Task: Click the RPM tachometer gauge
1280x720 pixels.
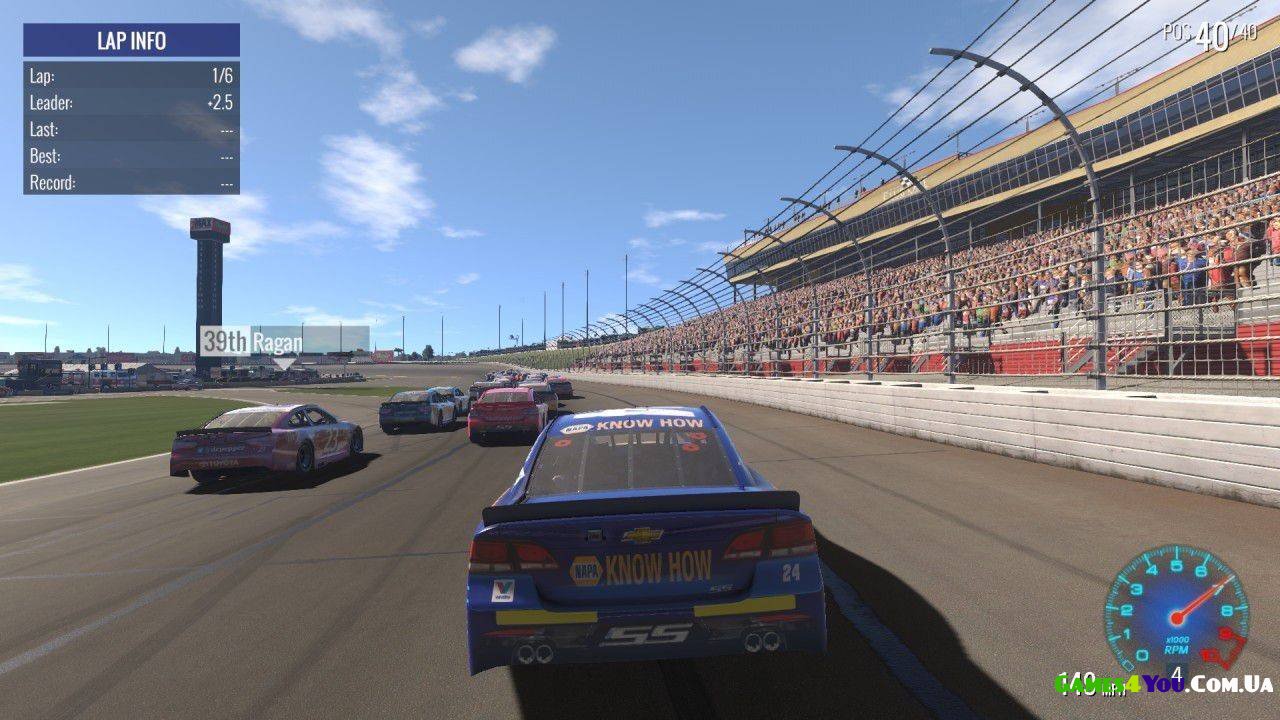Action: 1176,612
